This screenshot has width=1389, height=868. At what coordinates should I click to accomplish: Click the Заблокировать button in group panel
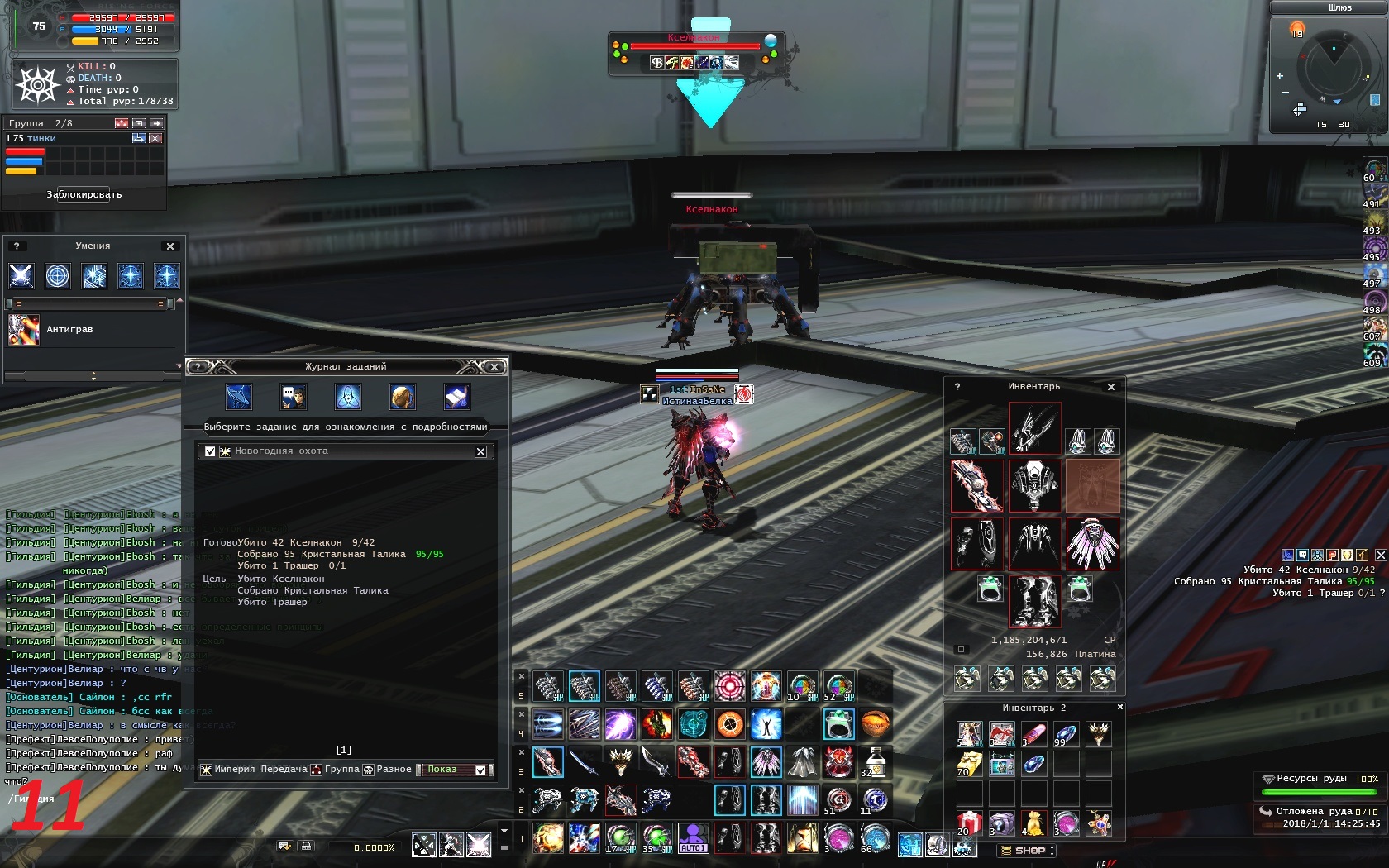point(84,195)
